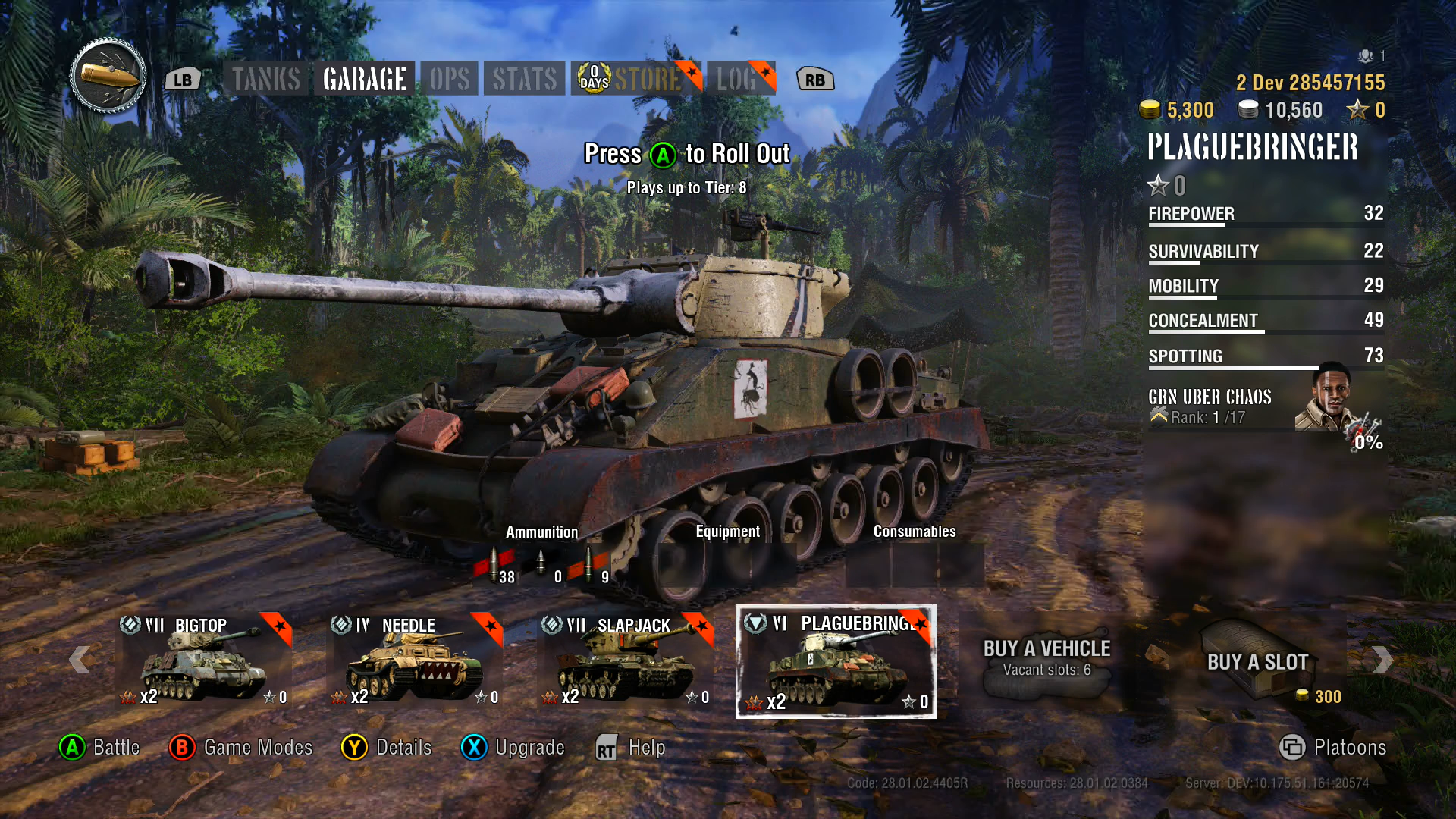Switch to the Ops tab
This screenshot has height=819, width=1456.
tap(450, 79)
